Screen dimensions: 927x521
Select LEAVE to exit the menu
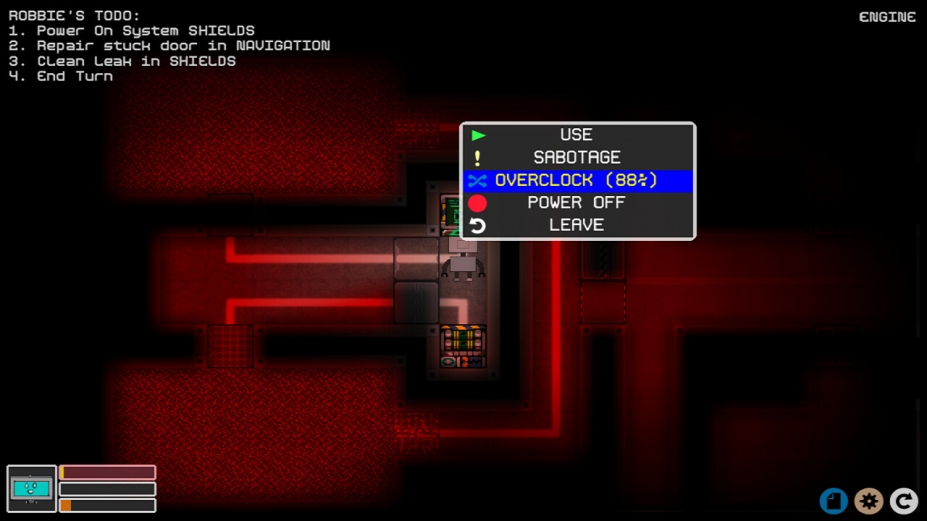pyautogui.click(x=577, y=226)
